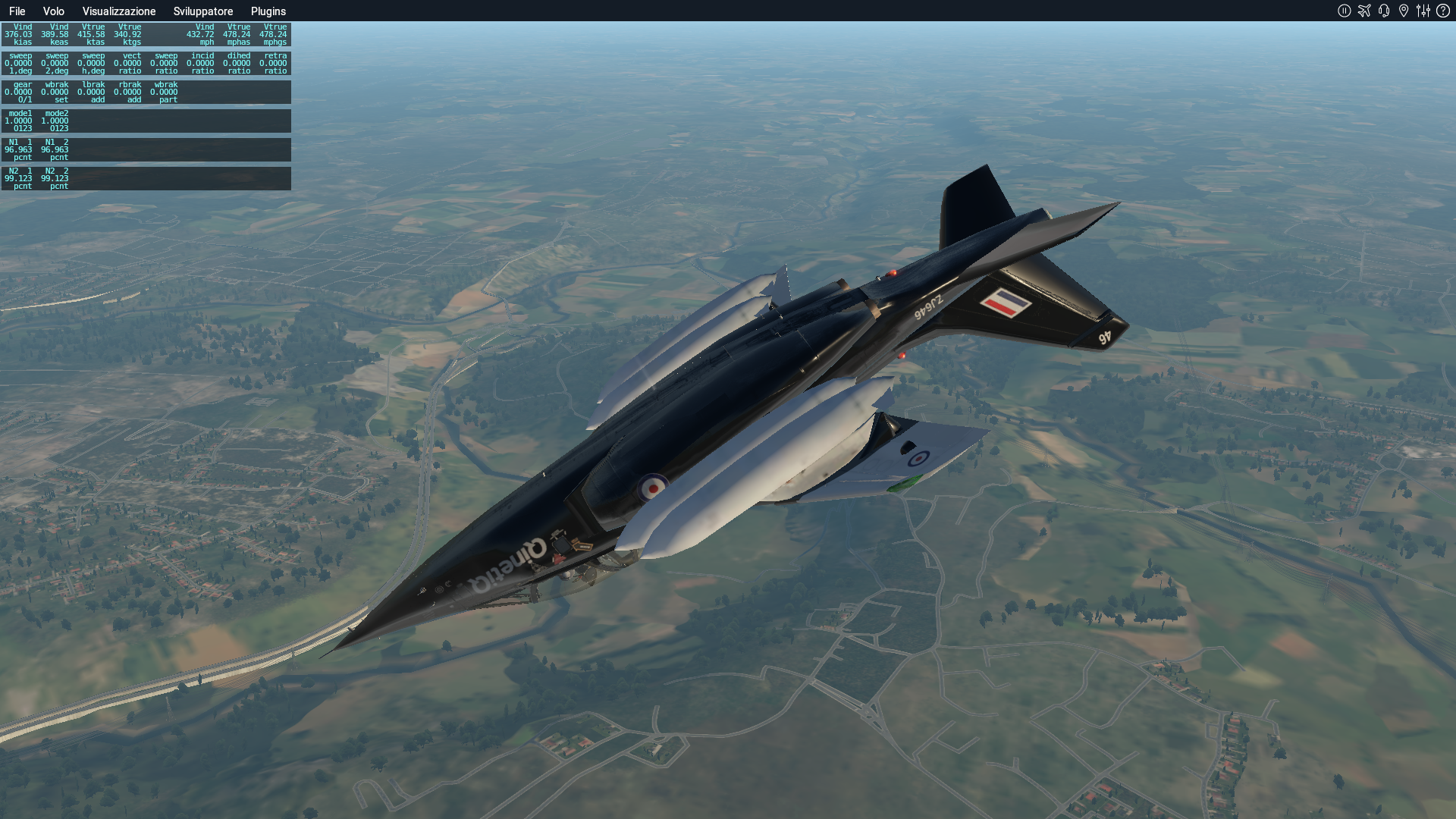Viewport: 1456px width, 819px height.
Task: Open settings with the sliders icon
Action: 1423,11
